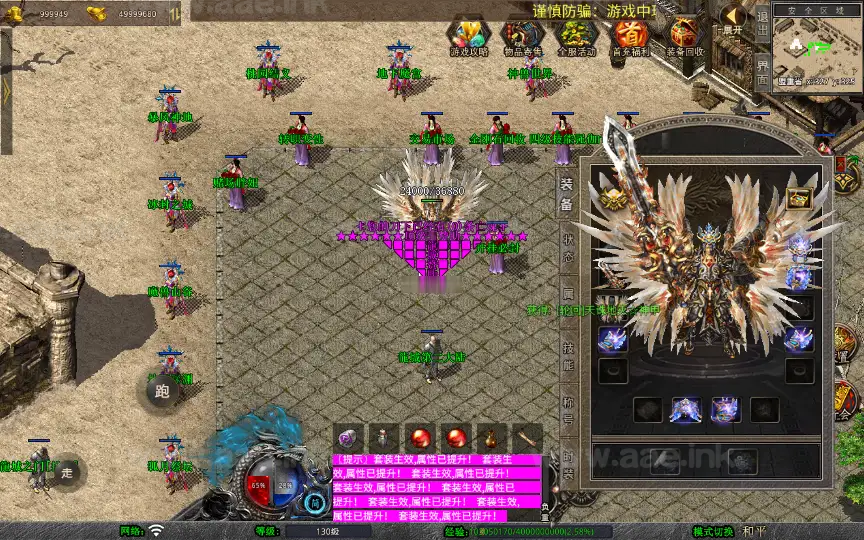Claim the 首充福利 first-recharge bonus
This screenshot has height=540, width=864.
pos(630,37)
